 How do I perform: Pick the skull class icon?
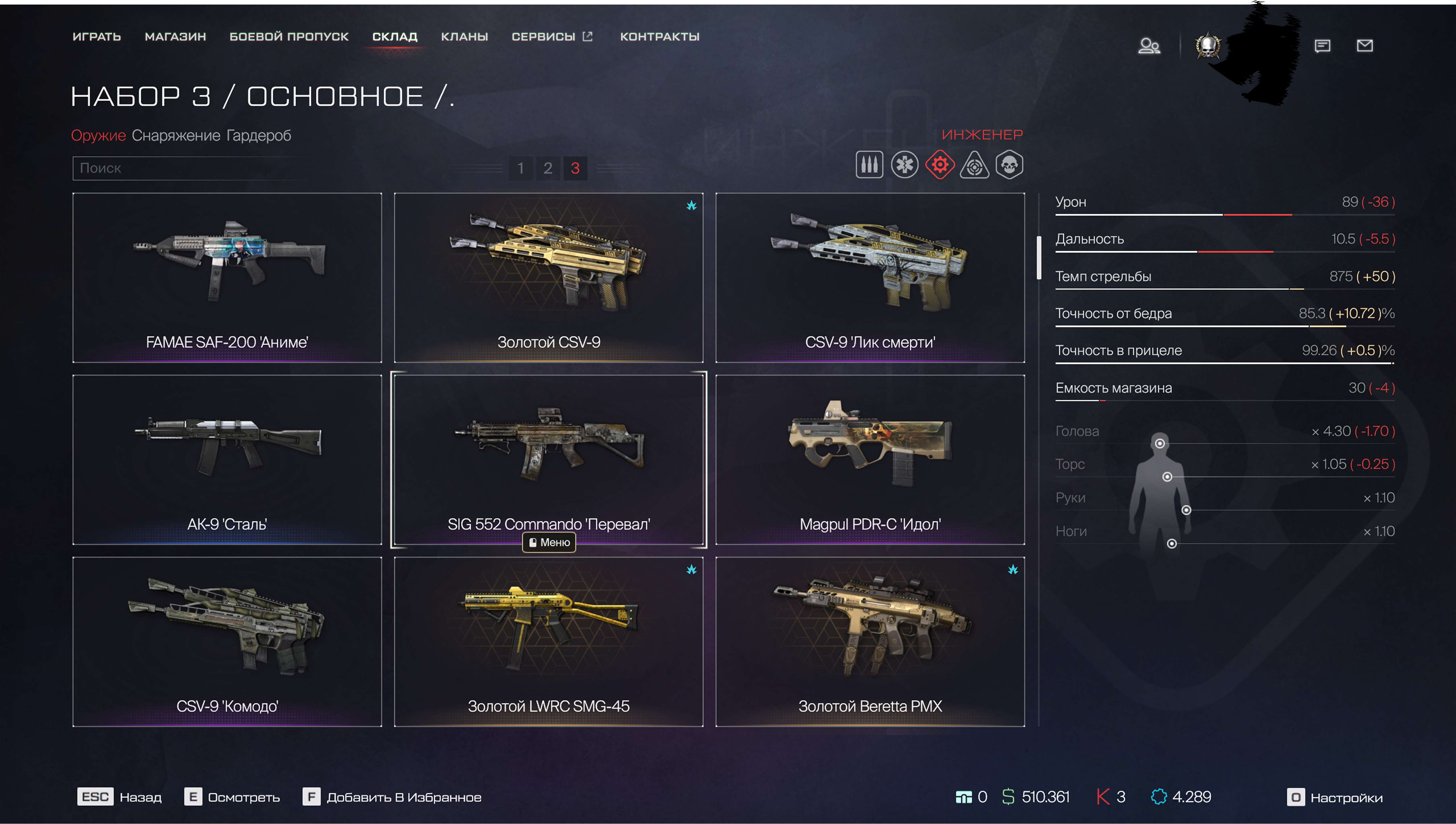1009,165
